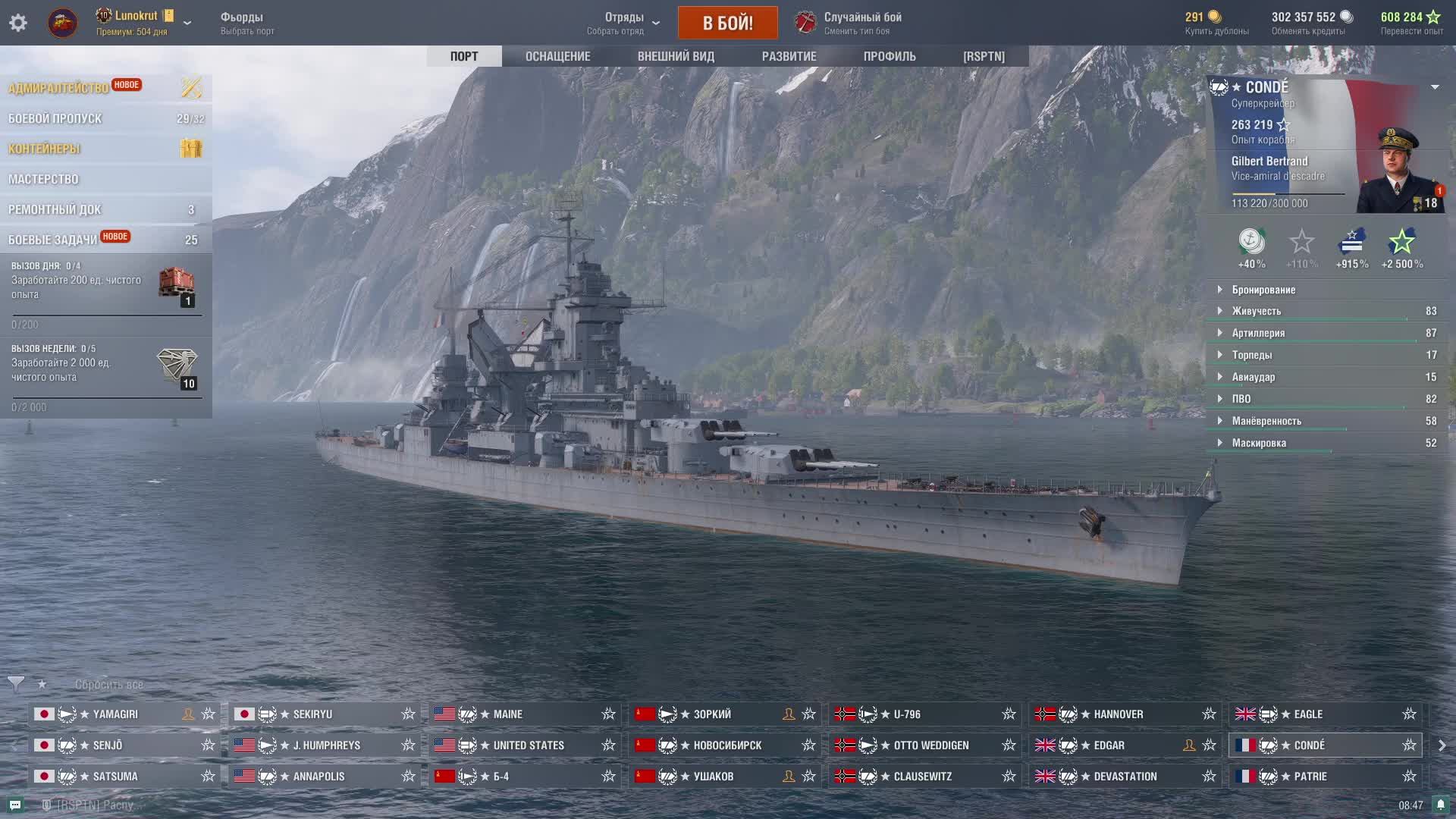Open the БОЕВОЙ ПРОПУСК entry
Viewport: 1456px width, 819px height.
[x=55, y=118]
